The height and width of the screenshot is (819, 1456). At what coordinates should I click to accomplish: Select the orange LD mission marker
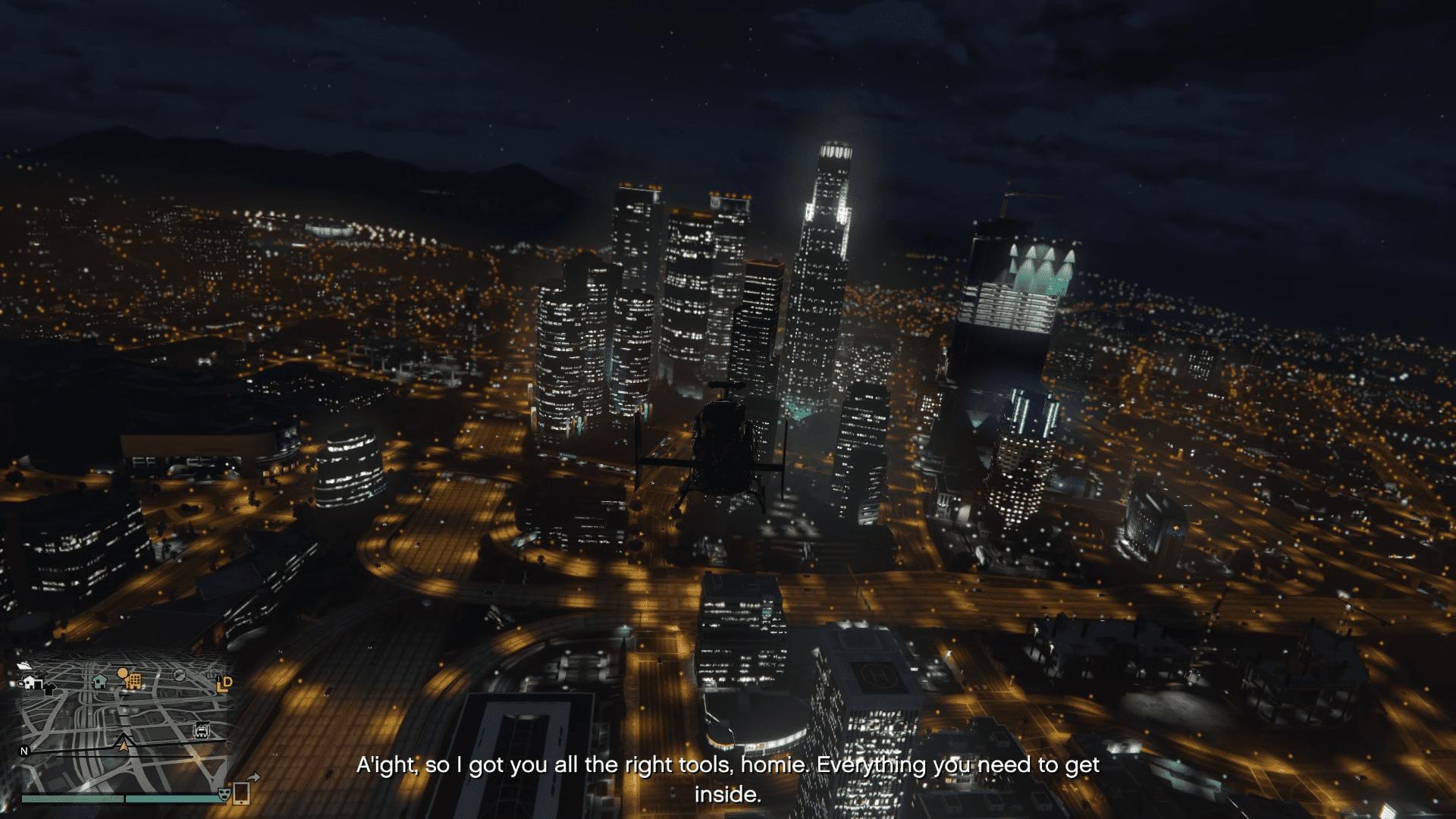(224, 684)
